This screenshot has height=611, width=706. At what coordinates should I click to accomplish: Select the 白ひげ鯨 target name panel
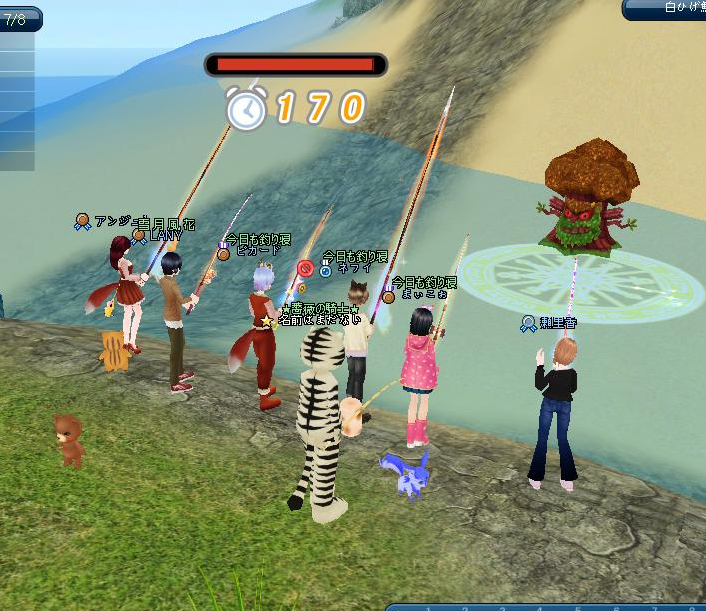(666, 9)
